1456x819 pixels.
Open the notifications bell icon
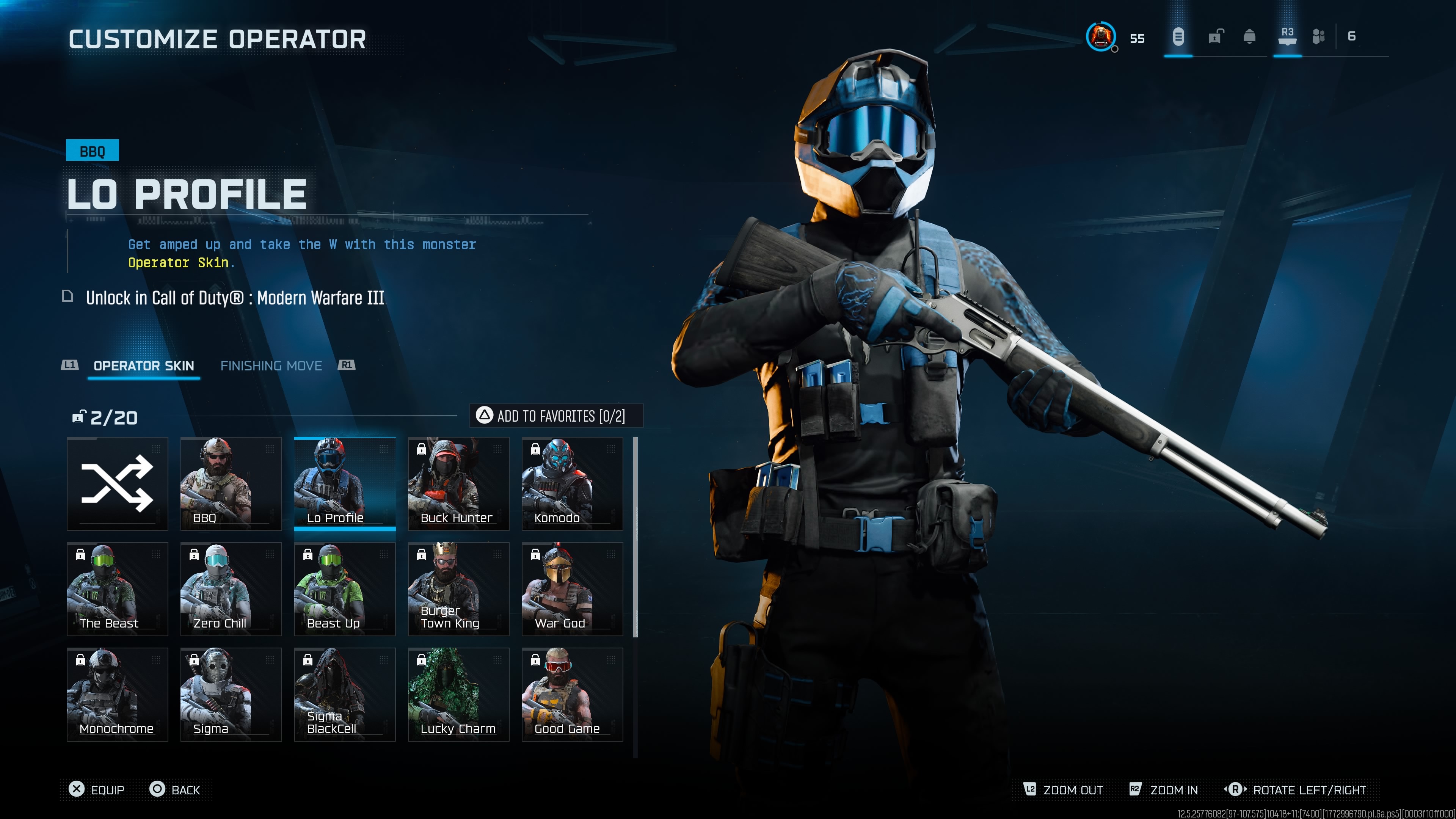pos(1249,37)
